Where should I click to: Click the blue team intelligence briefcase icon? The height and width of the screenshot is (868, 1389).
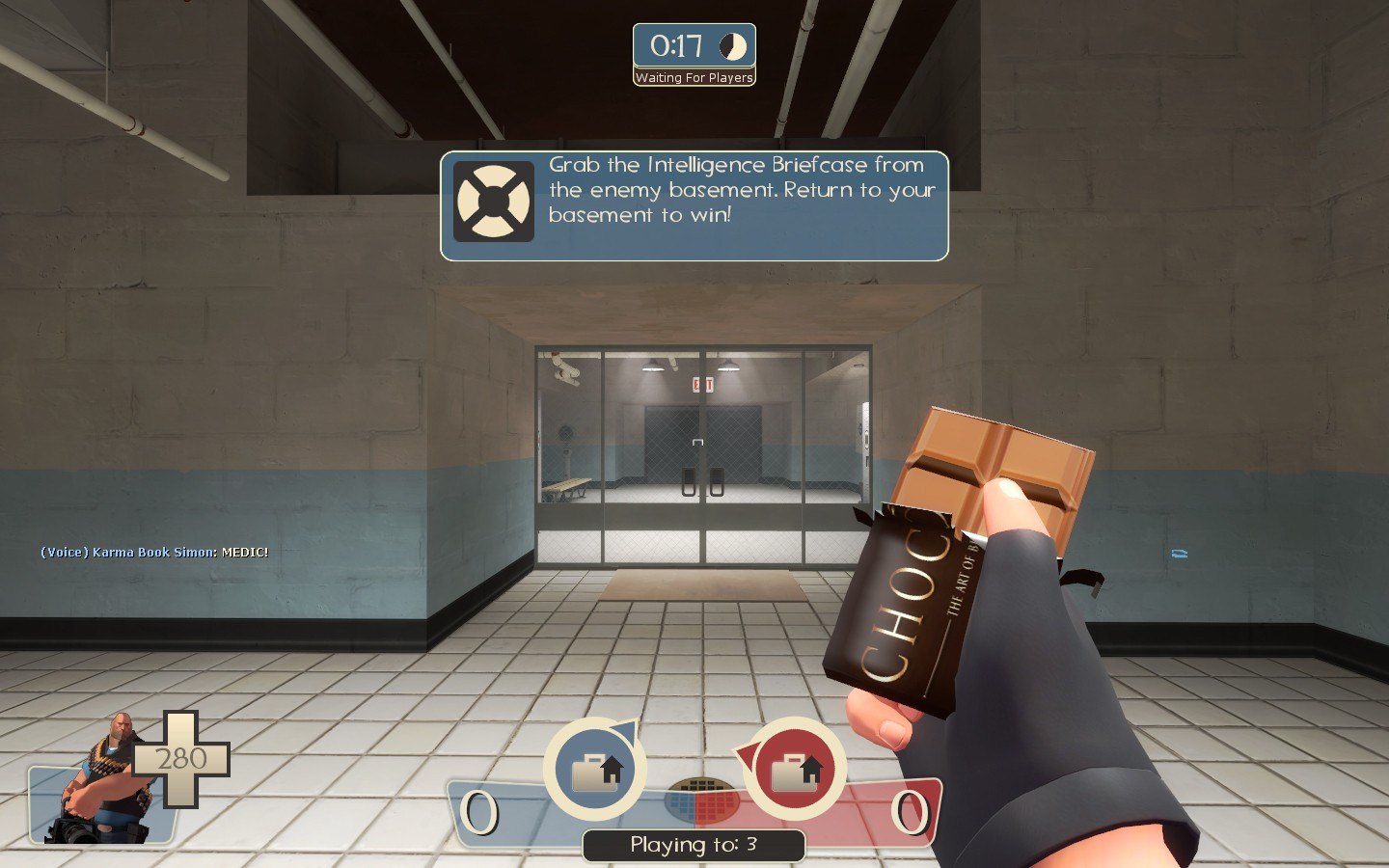(x=595, y=771)
